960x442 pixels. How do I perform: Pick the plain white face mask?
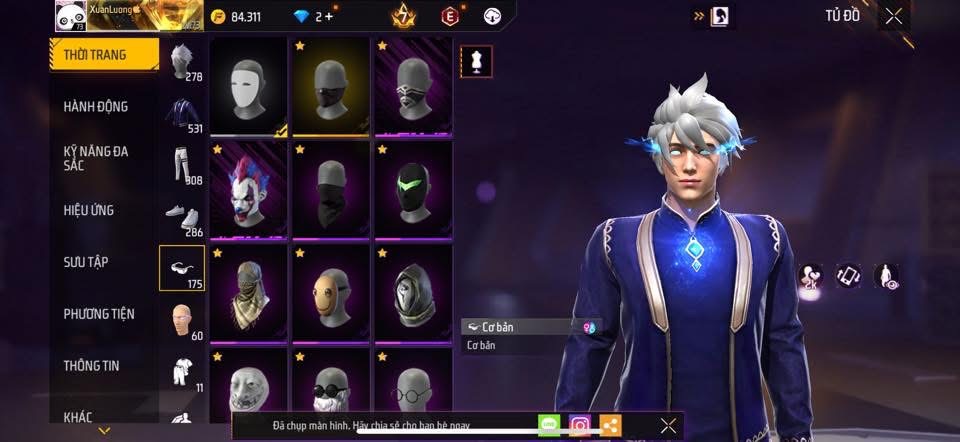pos(249,86)
